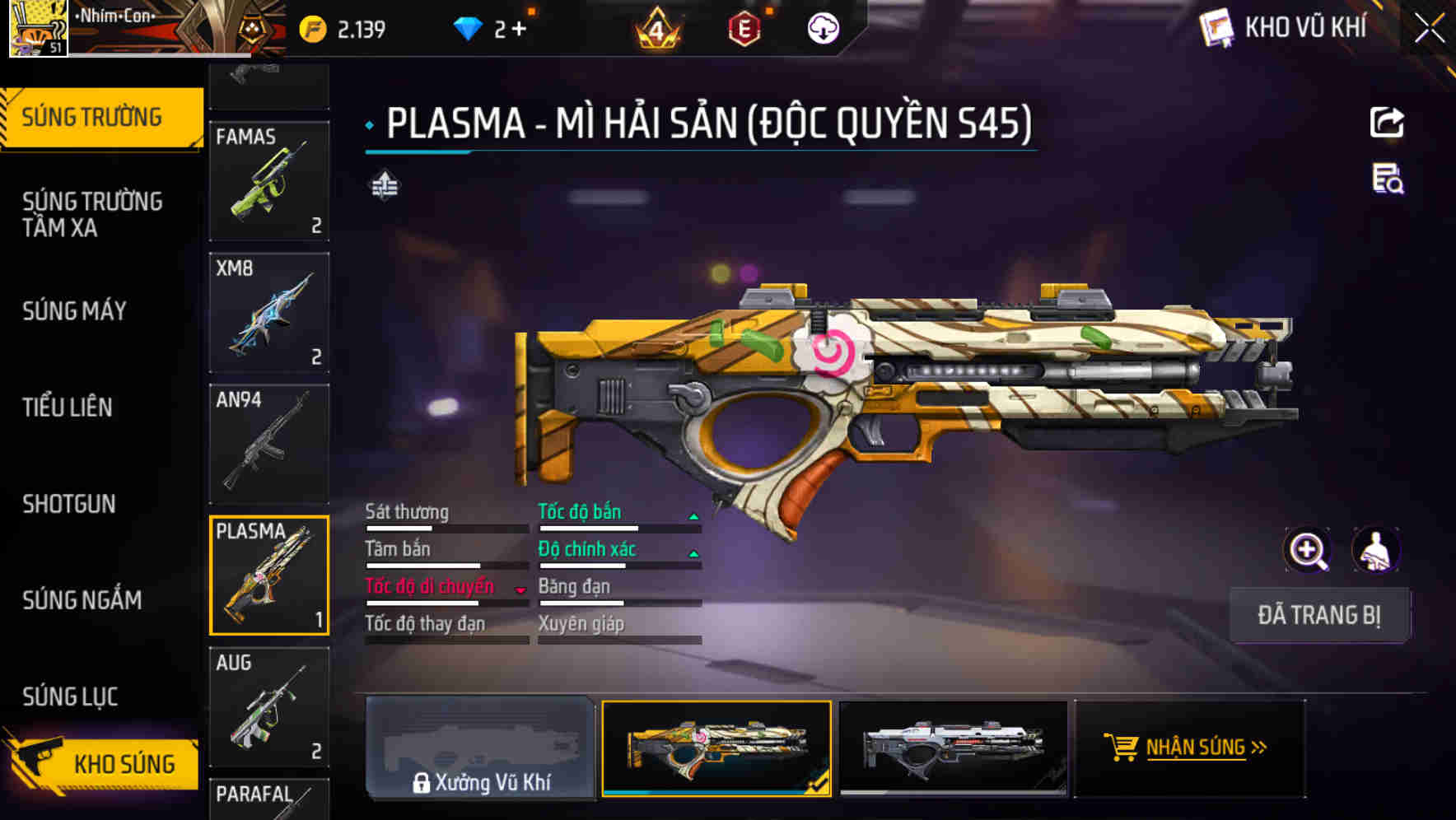Share the weapon skin
This screenshot has height=820, width=1456.
1387,123
